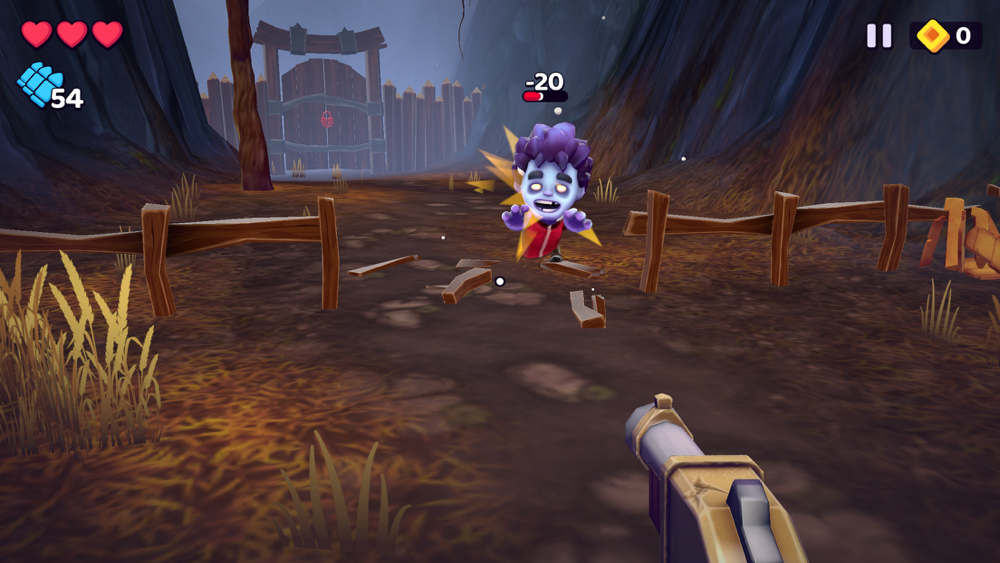Screen dimensions: 1000x563
Task: Pause the game with the pause button
Action: coord(879,36)
